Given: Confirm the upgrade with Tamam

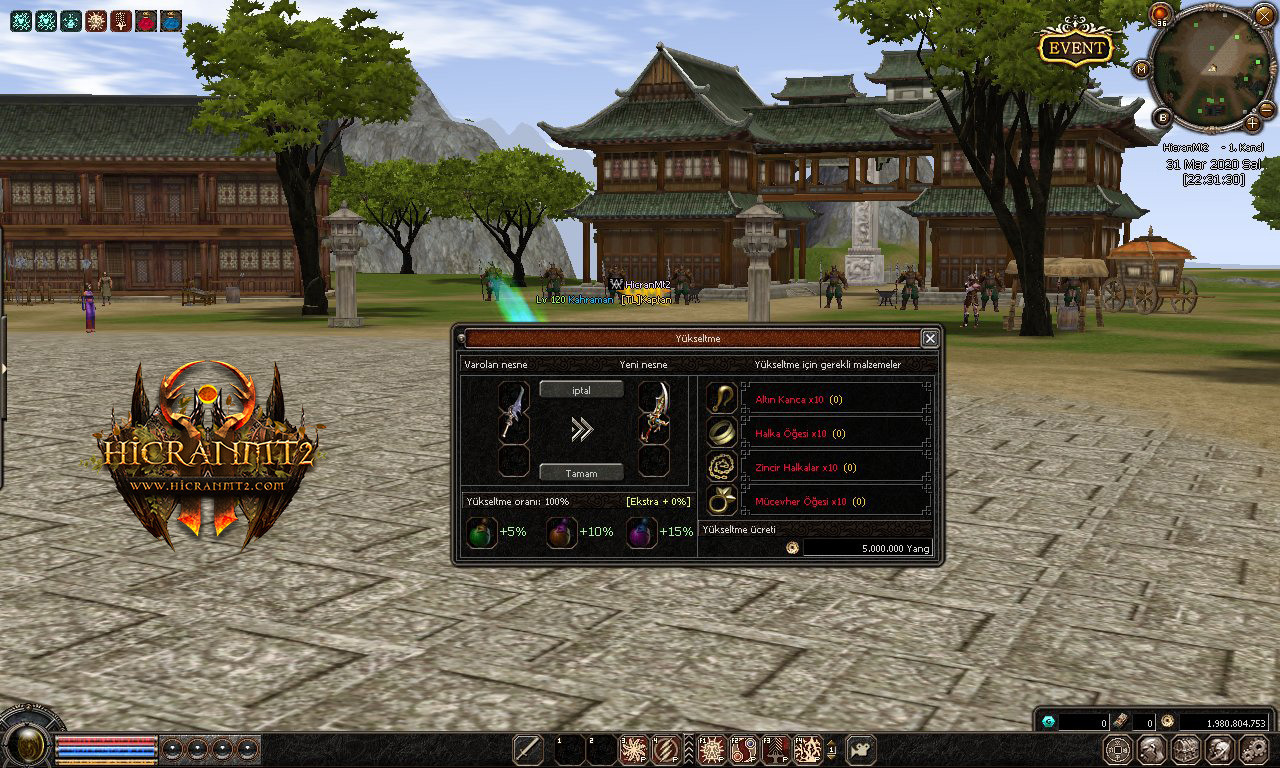Looking at the screenshot, I should tap(581, 472).
